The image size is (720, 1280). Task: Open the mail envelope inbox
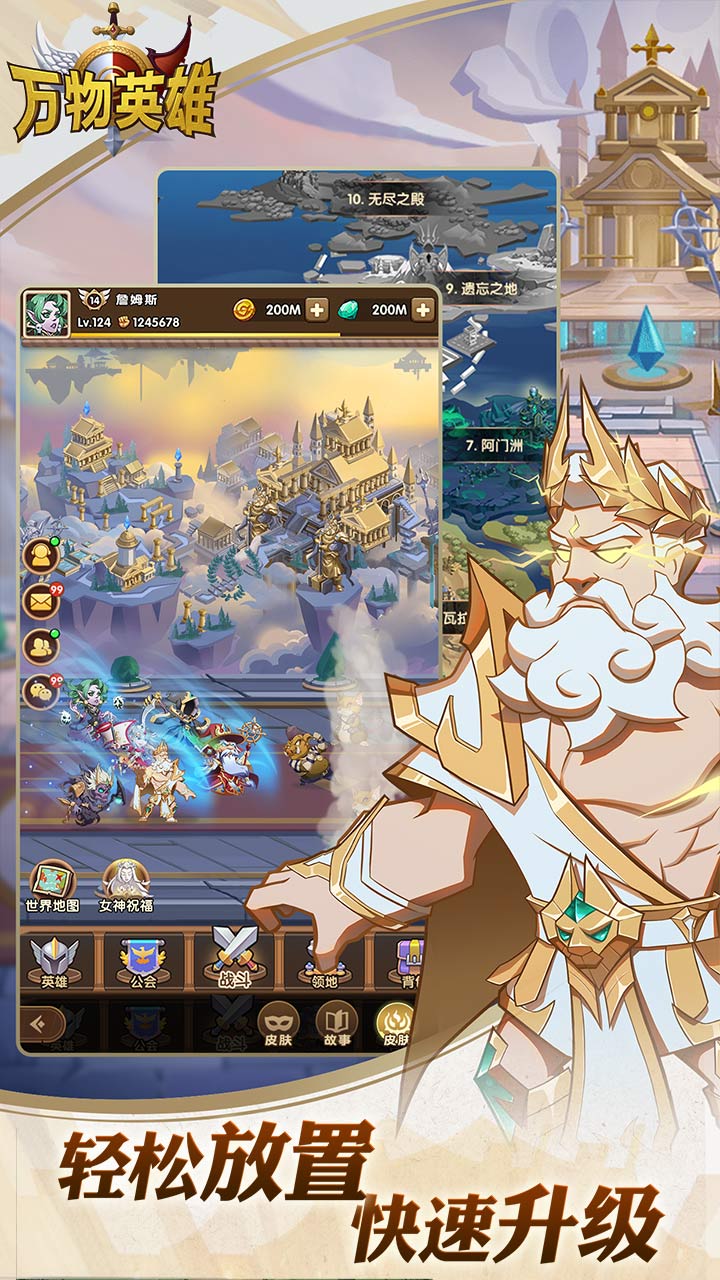(41, 602)
